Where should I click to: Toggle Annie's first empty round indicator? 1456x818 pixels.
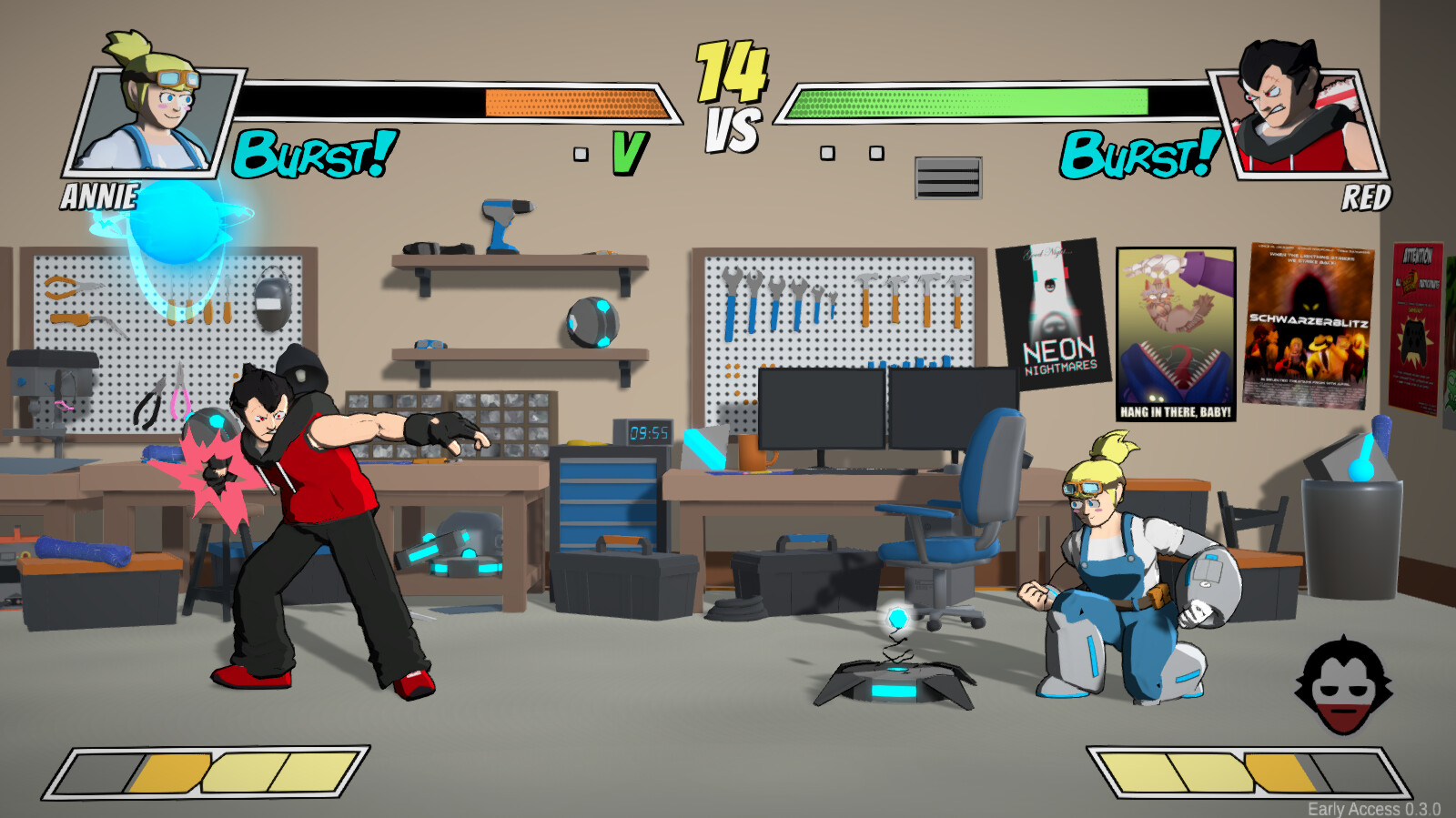[580, 155]
